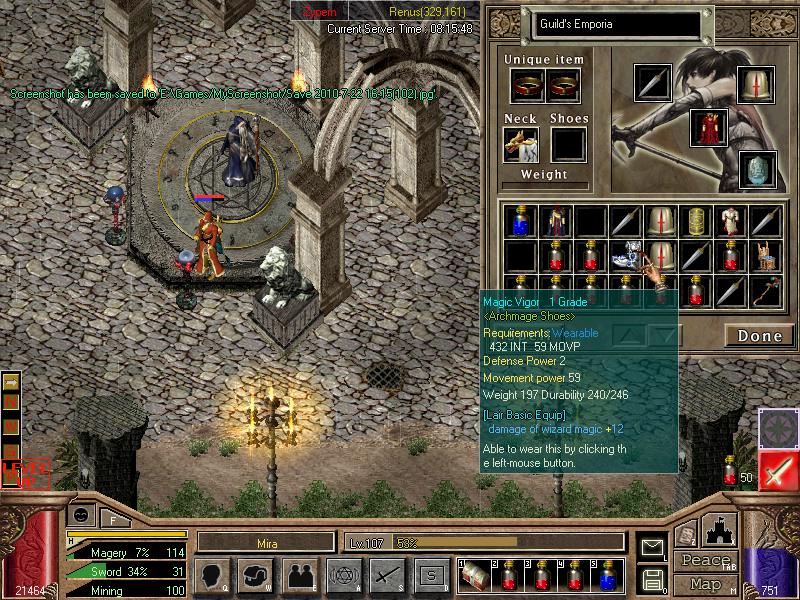Select the equipped red robe armor slot
800x600 pixels.
[x=708, y=127]
